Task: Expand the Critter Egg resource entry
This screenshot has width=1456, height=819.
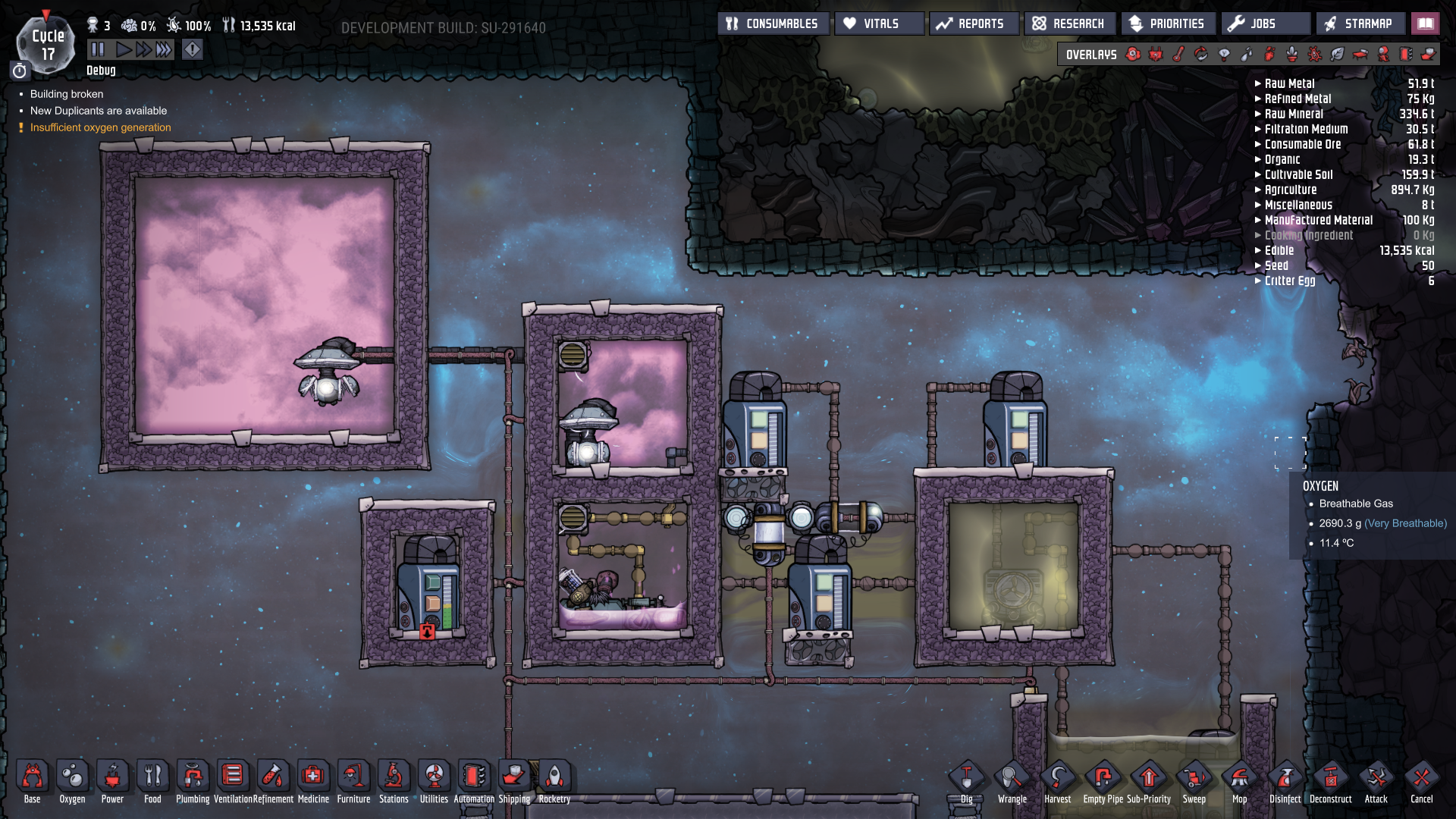Action: click(1258, 281)
